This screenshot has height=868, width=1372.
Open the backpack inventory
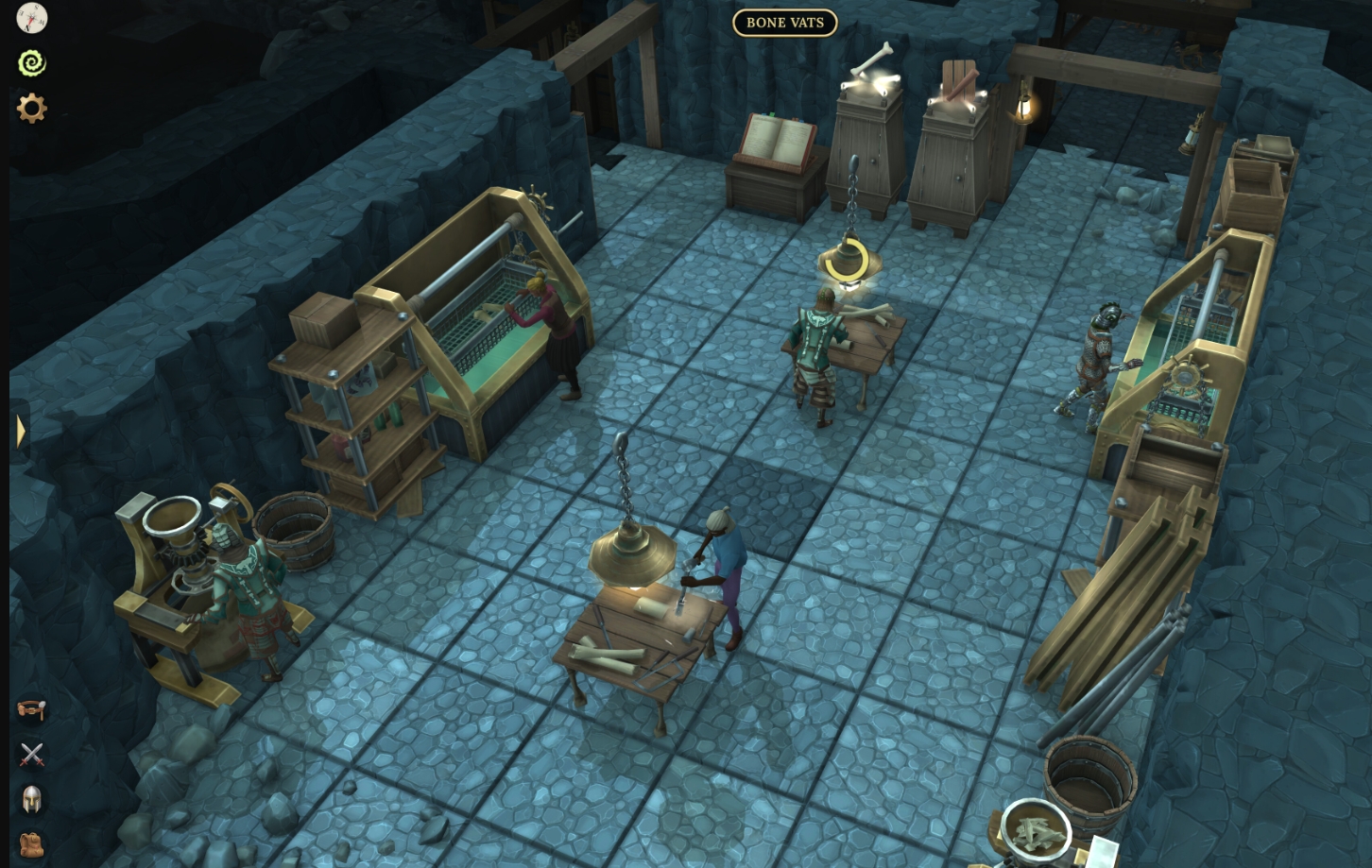(x=32, y=844)
